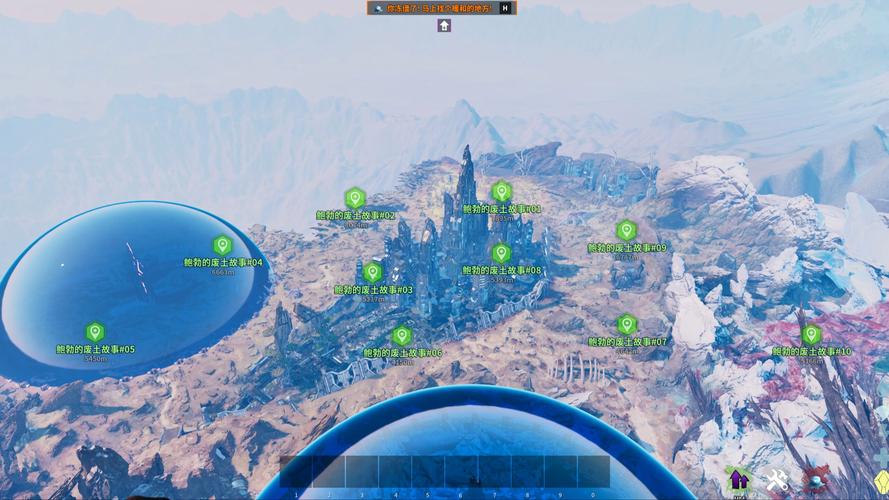Select the 鲍勃的废土故事#04 marker on the dome
This screenshot has width=889, height=500.
pyautogui.click(x=223, y=245)
